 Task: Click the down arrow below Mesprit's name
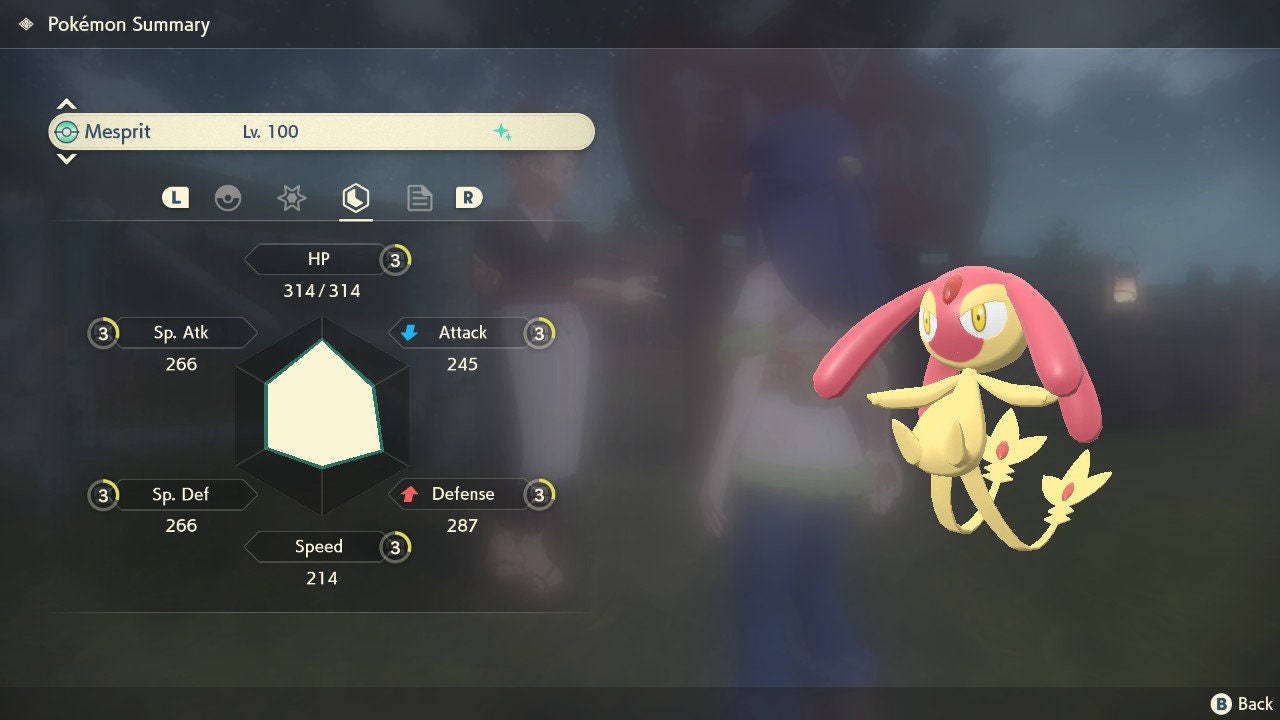coord(66,159)
